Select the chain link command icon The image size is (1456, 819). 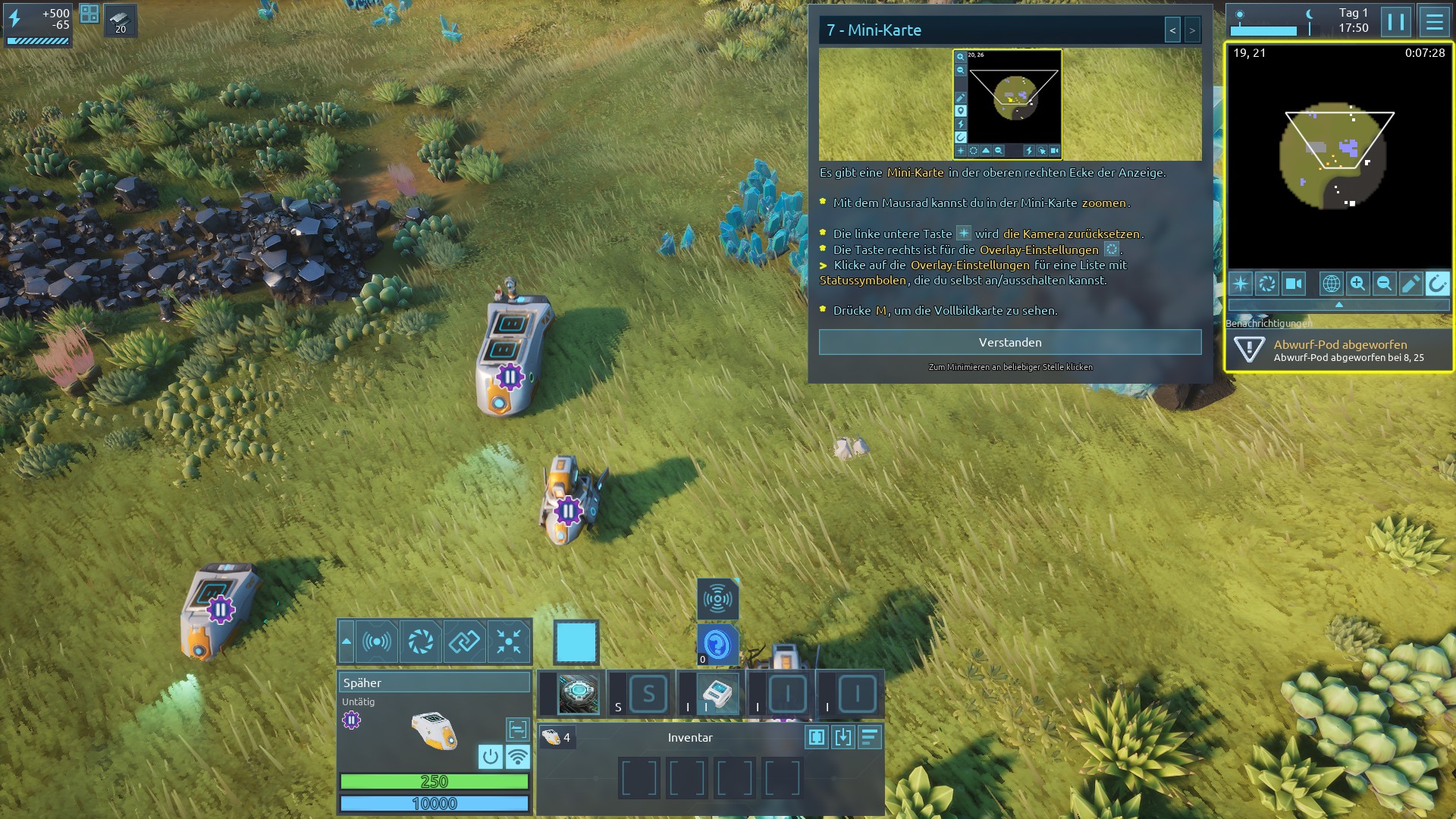point(464,642)
